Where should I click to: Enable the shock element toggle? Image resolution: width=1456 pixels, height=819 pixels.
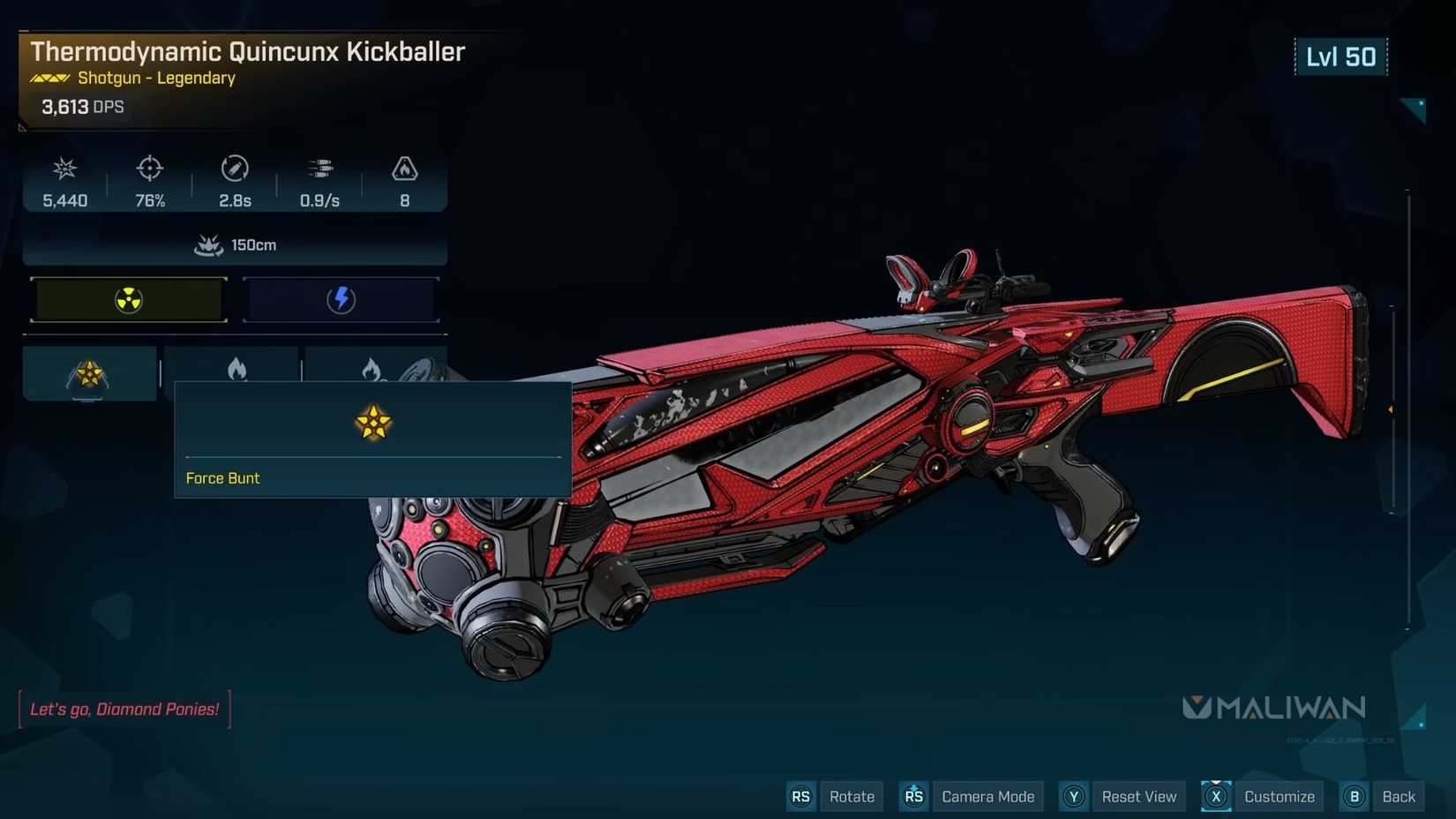coord(341,299)
